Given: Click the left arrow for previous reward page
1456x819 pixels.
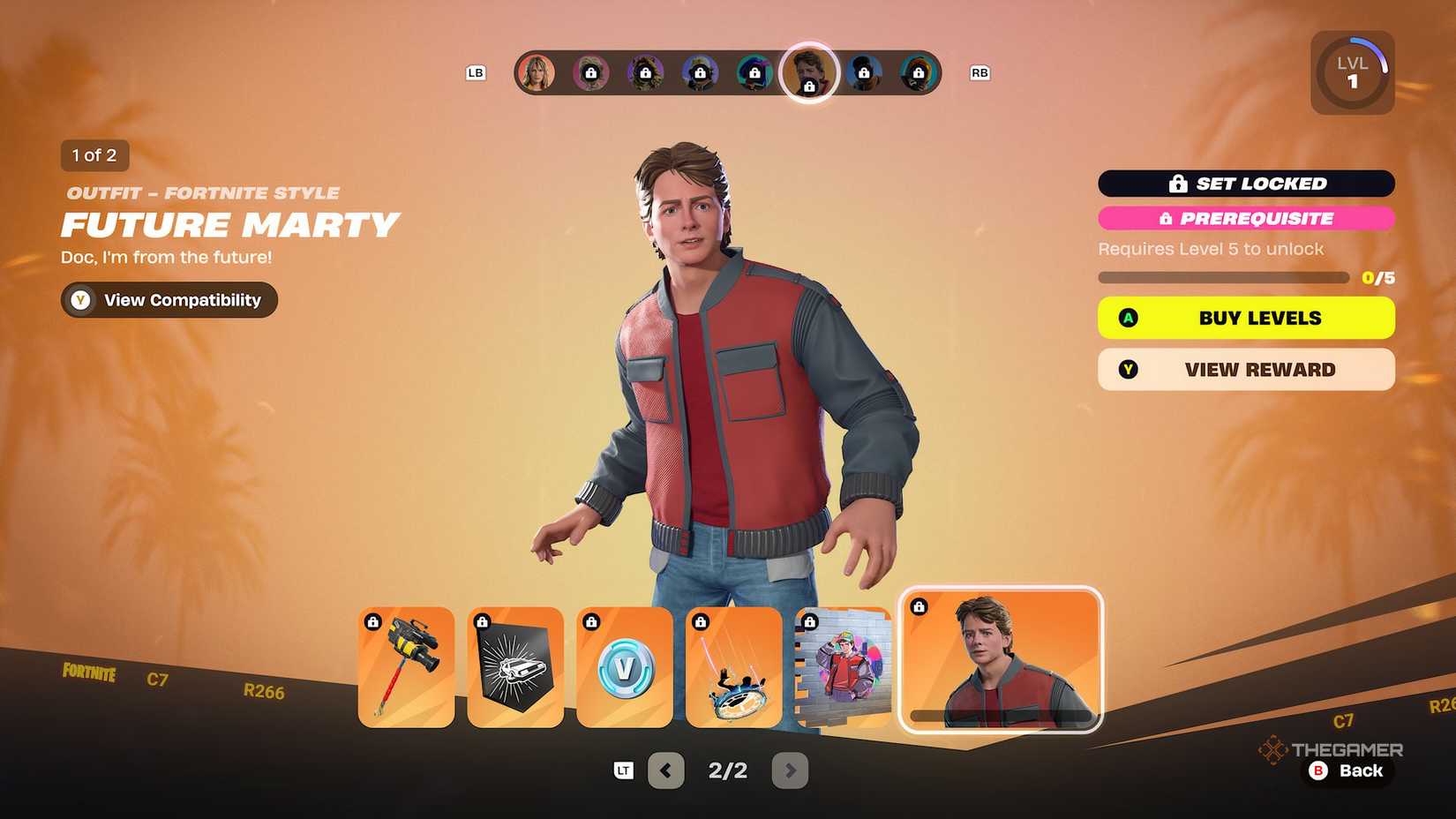Looking at the screenshot, I should pyautogui.click(x=666, y=770).
